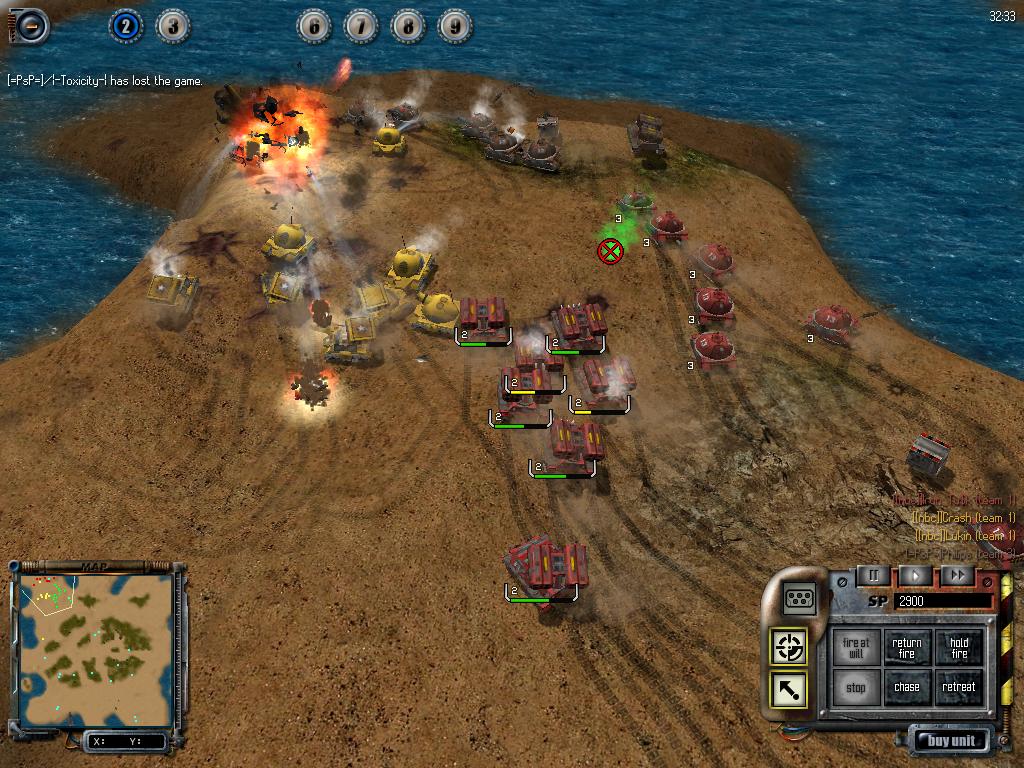This screenshot has width=1024, height=768.
Task: Select control group 6
Action: coord(314,26)
